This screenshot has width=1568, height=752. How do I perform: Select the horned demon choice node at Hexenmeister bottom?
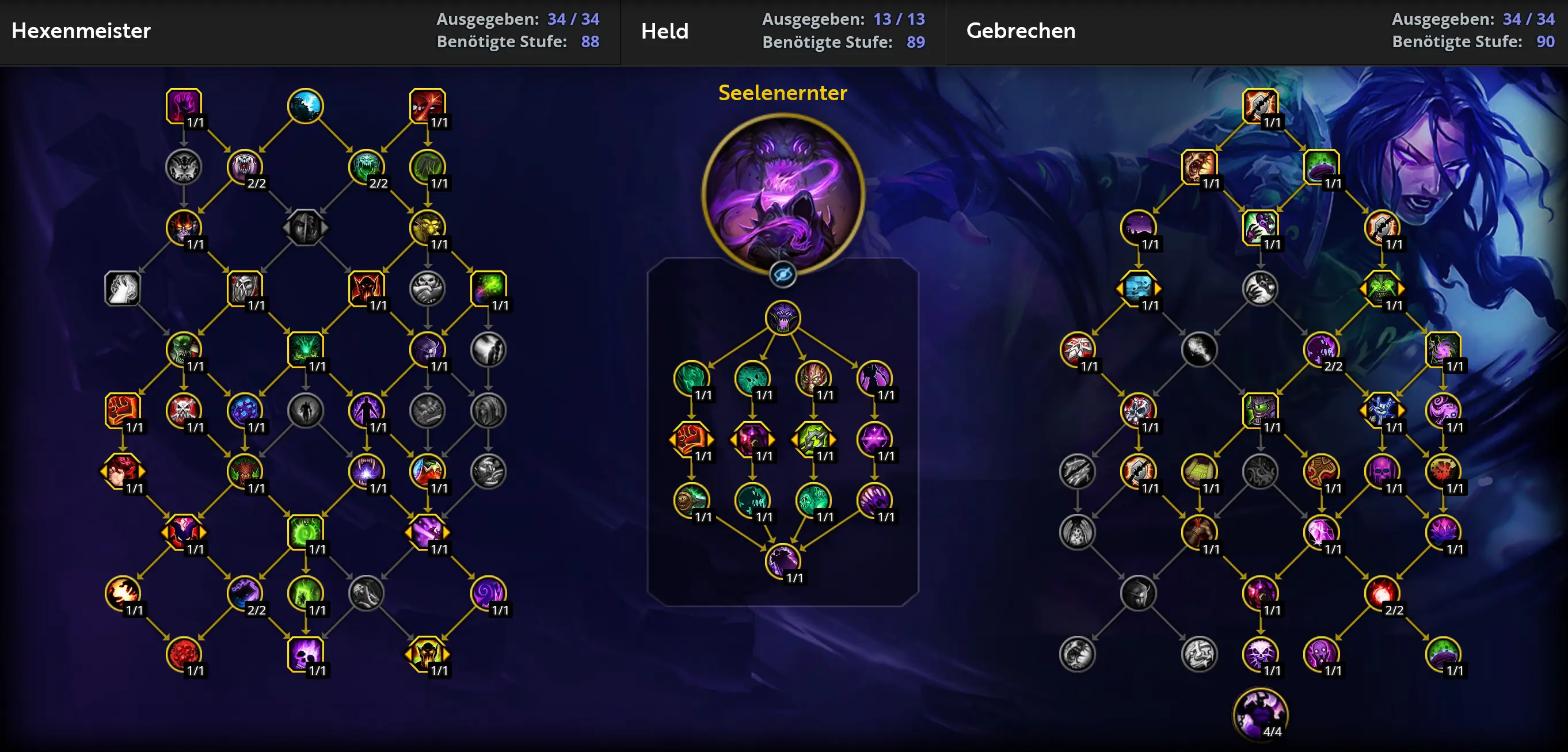click(427, 654)
